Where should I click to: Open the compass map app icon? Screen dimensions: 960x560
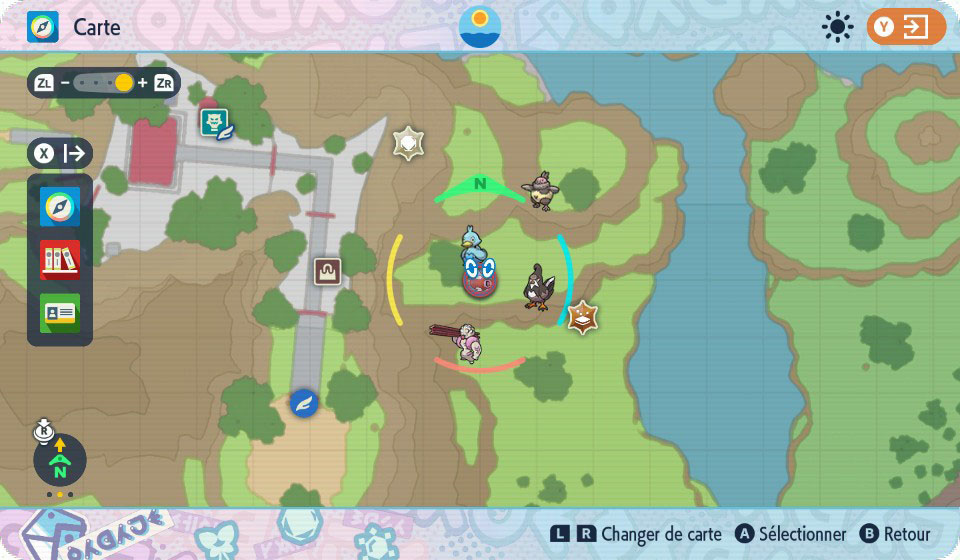click(x=60, y=207)
